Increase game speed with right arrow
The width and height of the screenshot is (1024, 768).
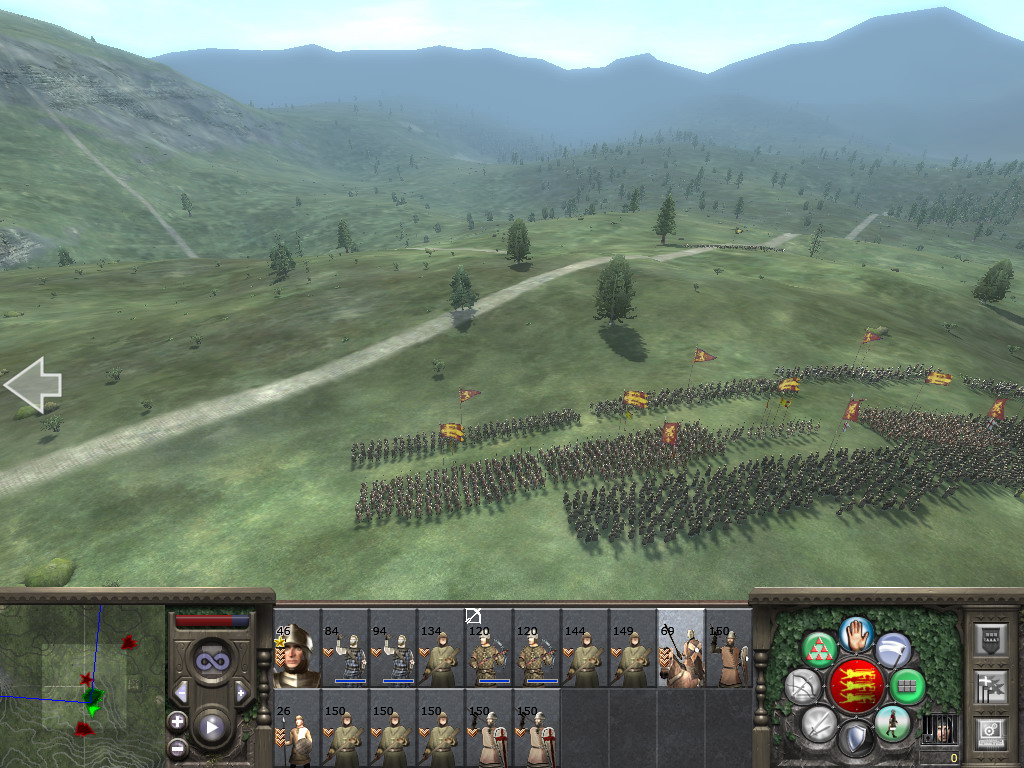tap(241, 692)
